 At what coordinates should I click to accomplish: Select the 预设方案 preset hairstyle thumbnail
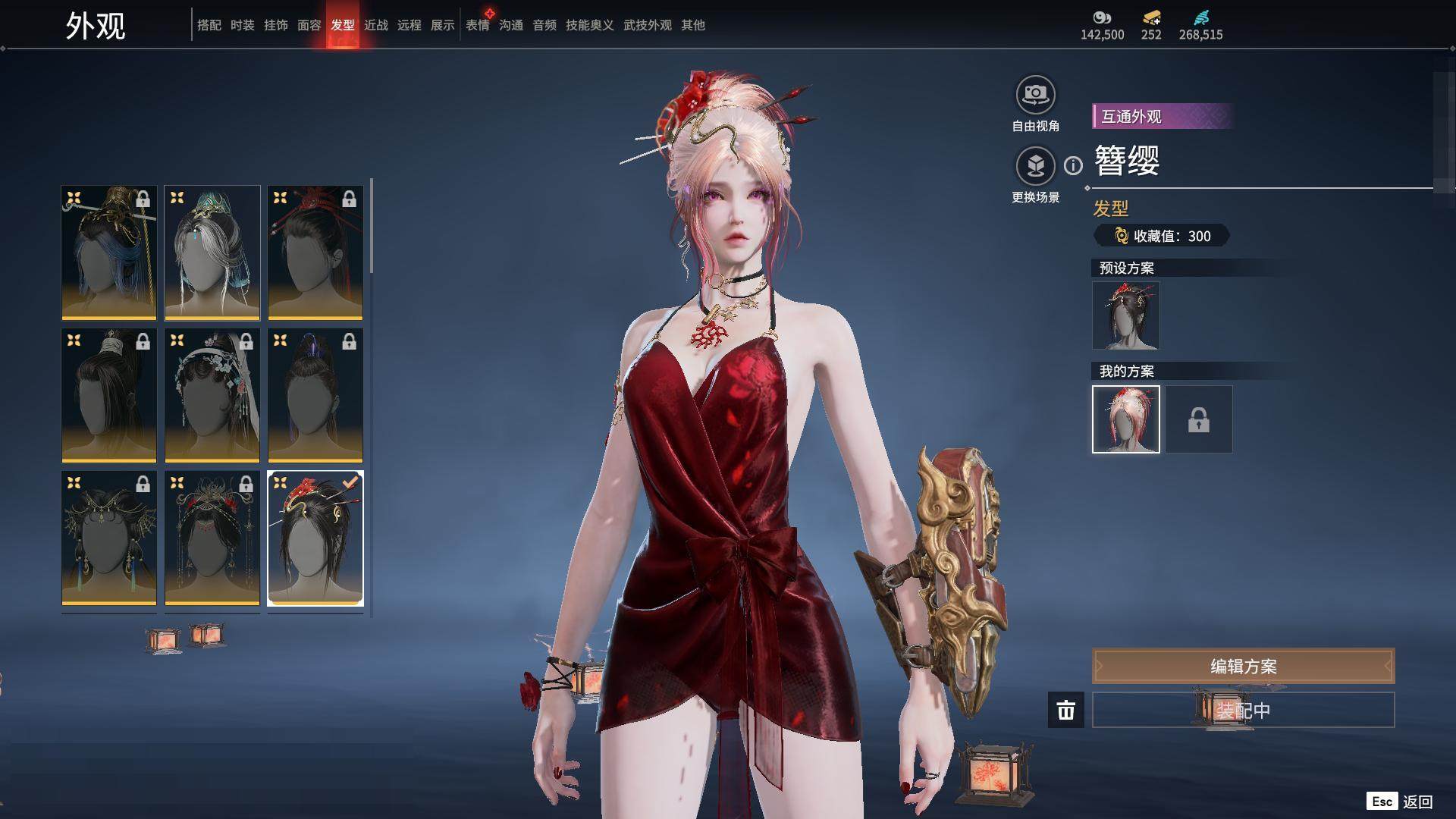point(1125,315)
